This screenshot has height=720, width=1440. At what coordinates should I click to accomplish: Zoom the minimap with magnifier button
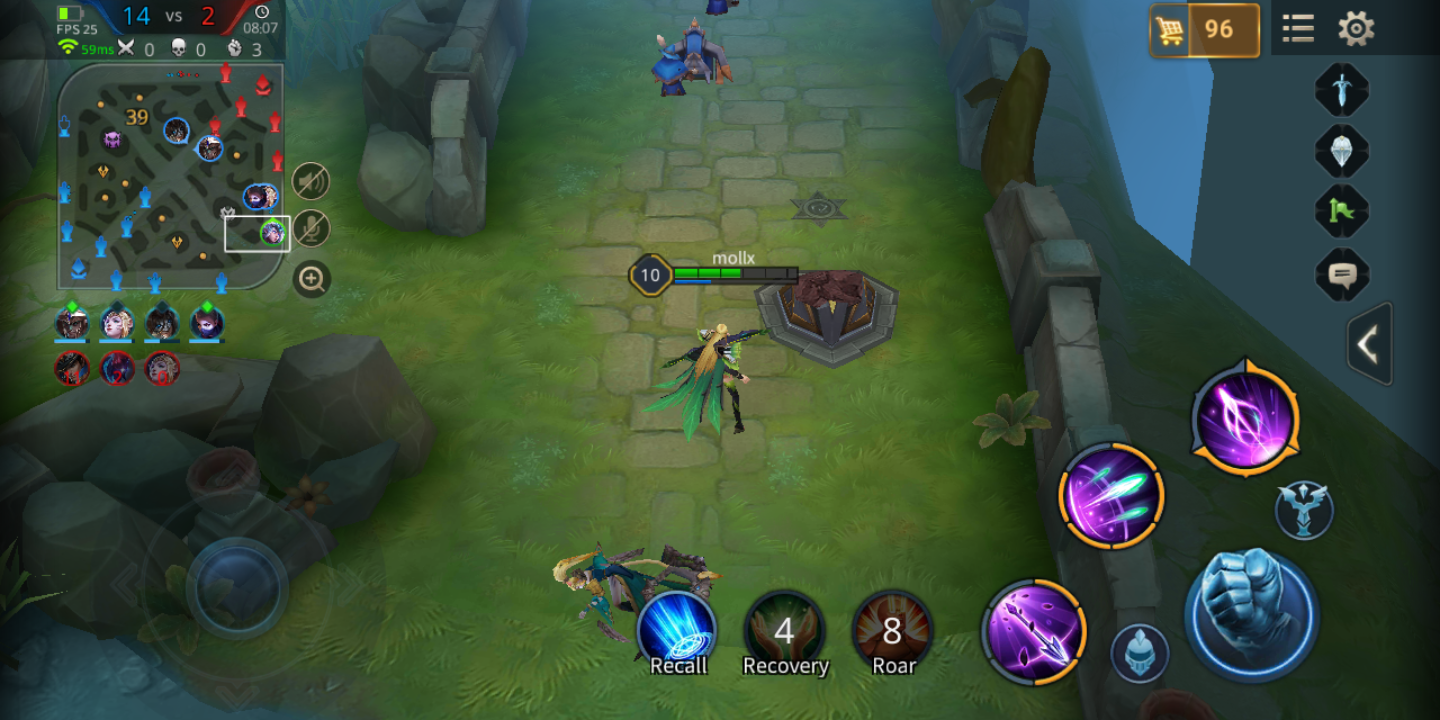click(312, 279)
